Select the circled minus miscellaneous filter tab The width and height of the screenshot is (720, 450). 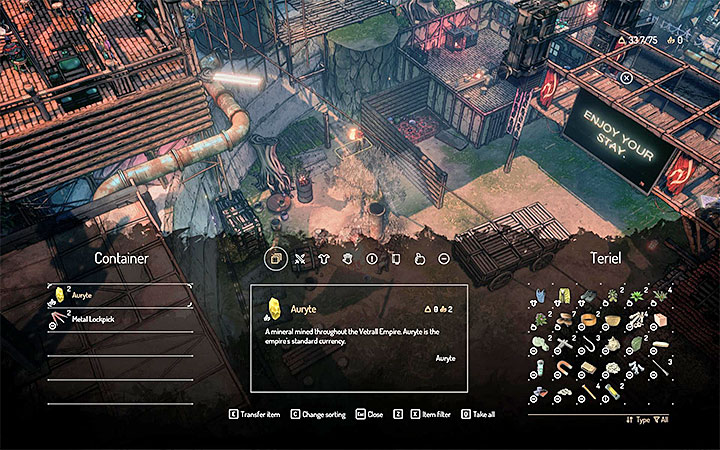pos(444,258)
